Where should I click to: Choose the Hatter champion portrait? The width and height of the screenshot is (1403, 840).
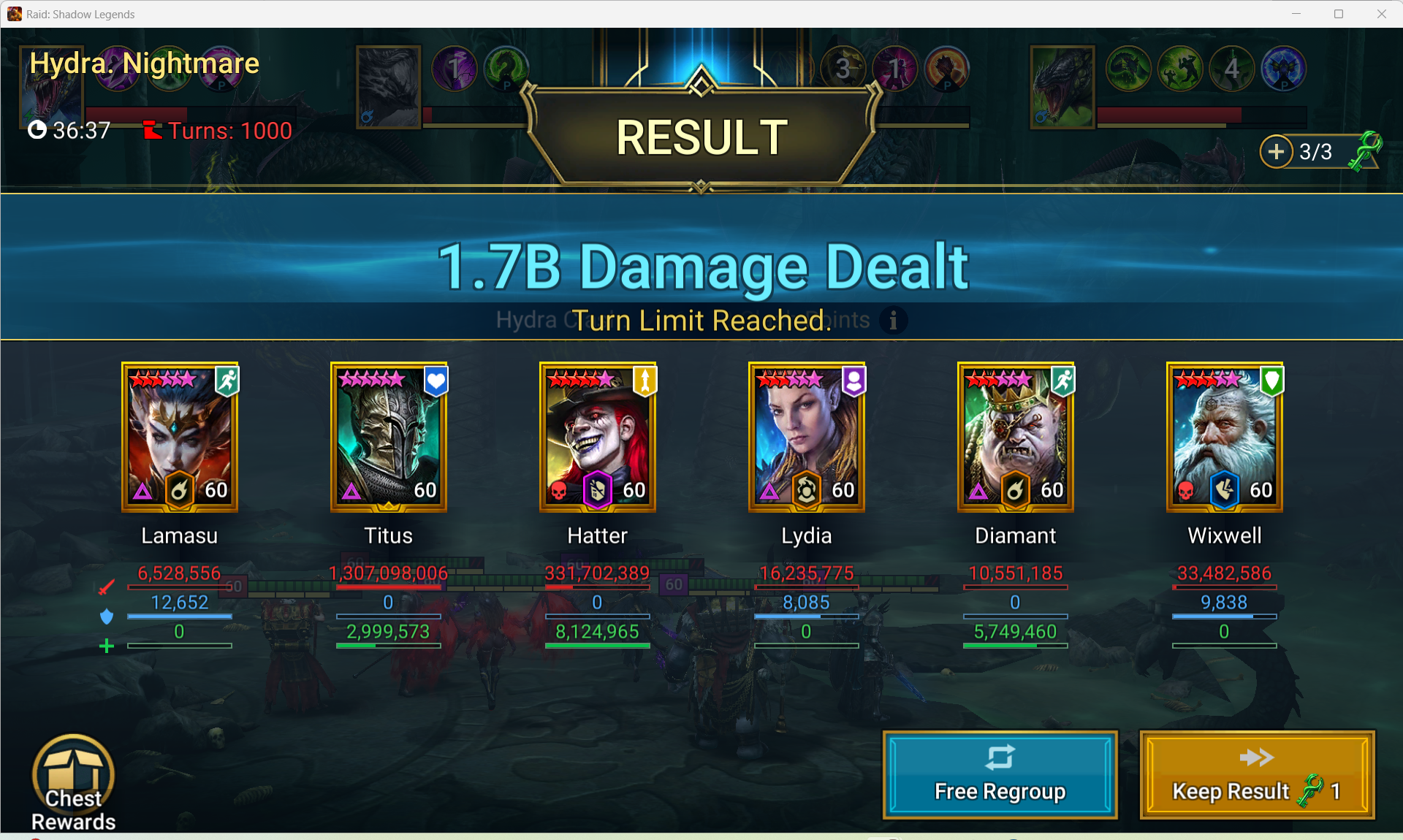click(598, 437)
